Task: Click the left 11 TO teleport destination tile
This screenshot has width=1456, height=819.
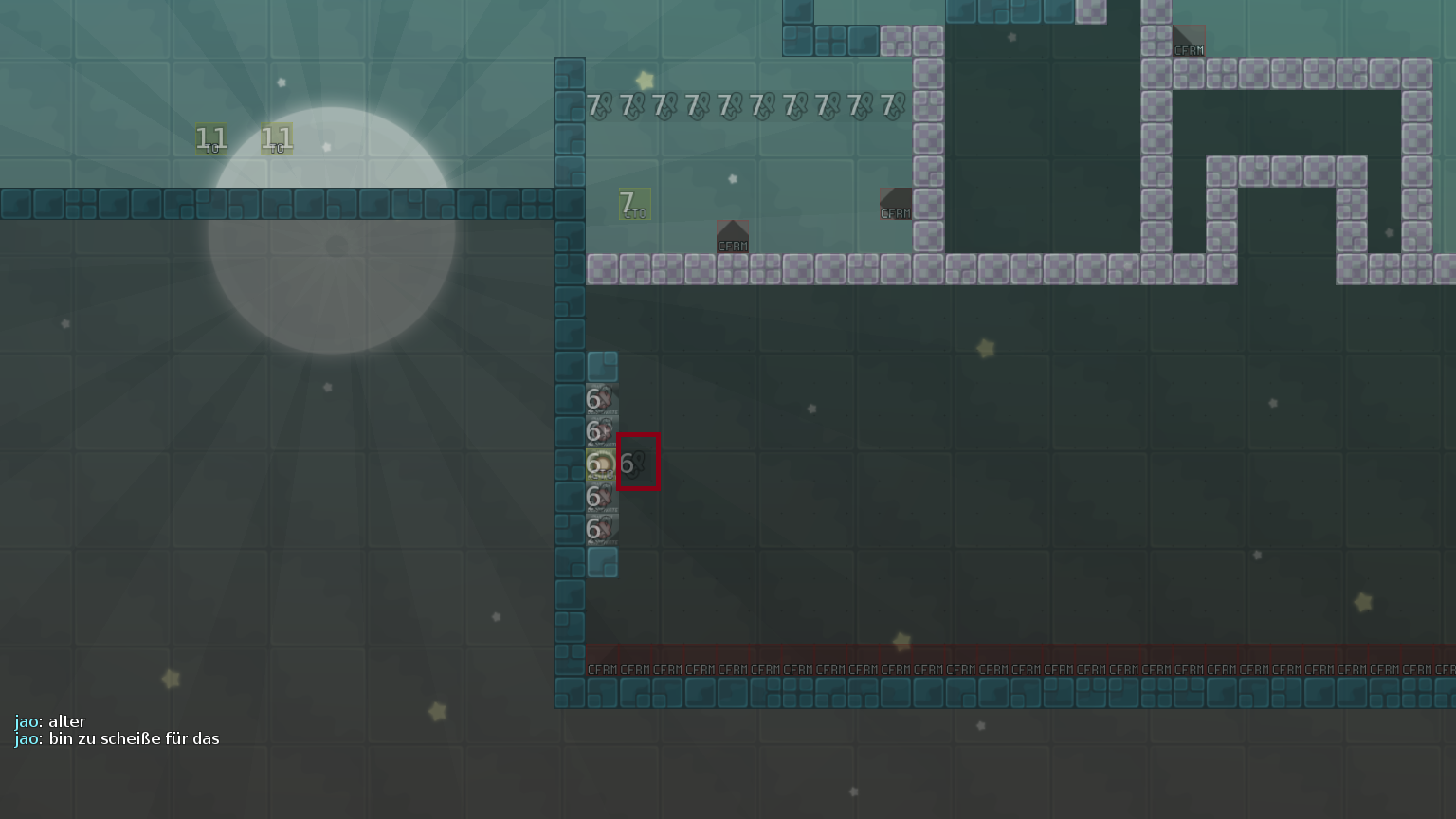Action: (209, 140)
